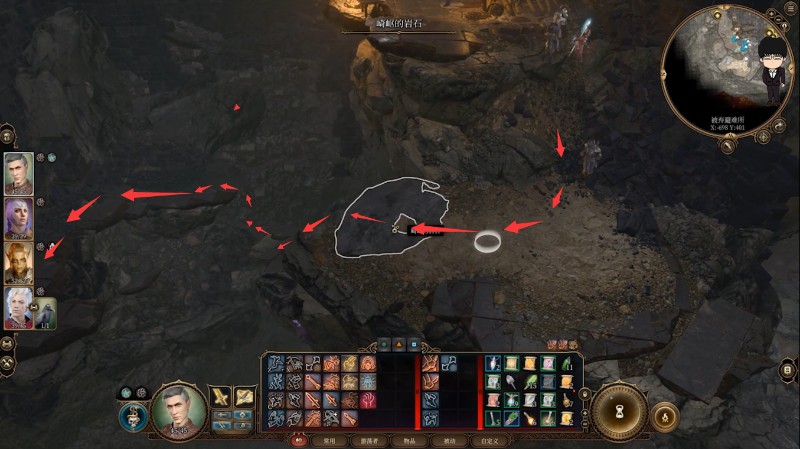Viewport: 800px width, 449px height.
Task: Select the purple-haired companion portrait
Action: (18, 218)
